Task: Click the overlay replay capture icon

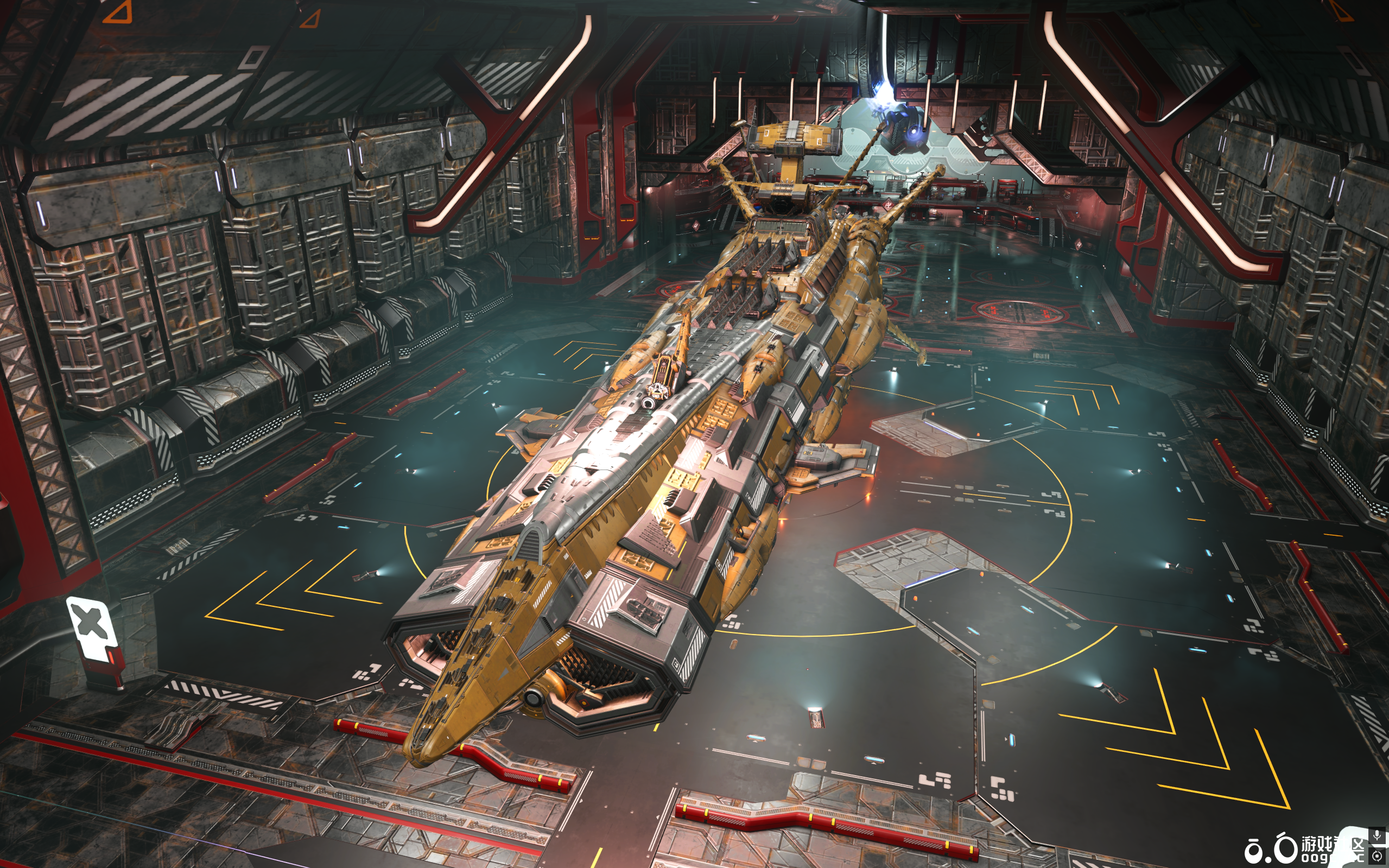Action: 1377,856
